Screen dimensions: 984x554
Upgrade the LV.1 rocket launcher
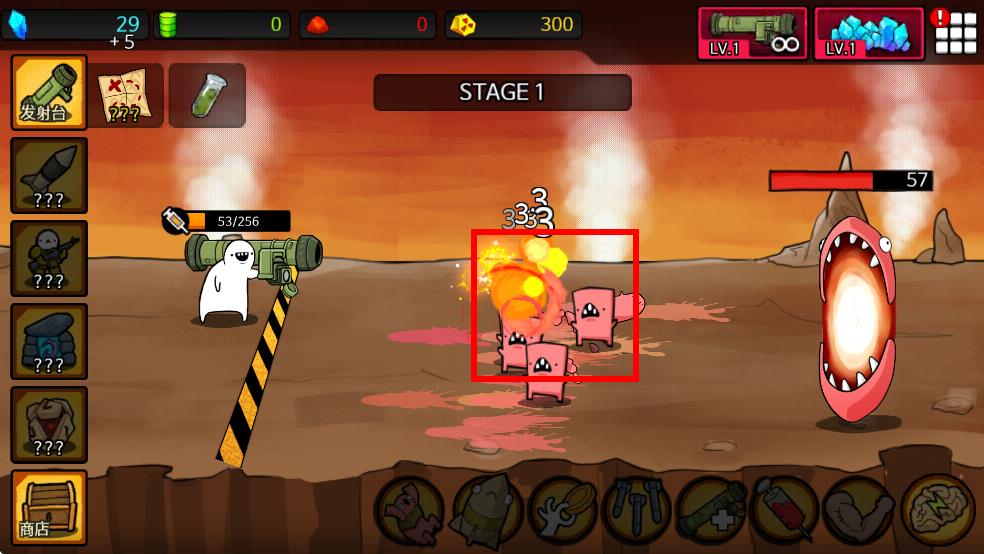pos(752,33)
